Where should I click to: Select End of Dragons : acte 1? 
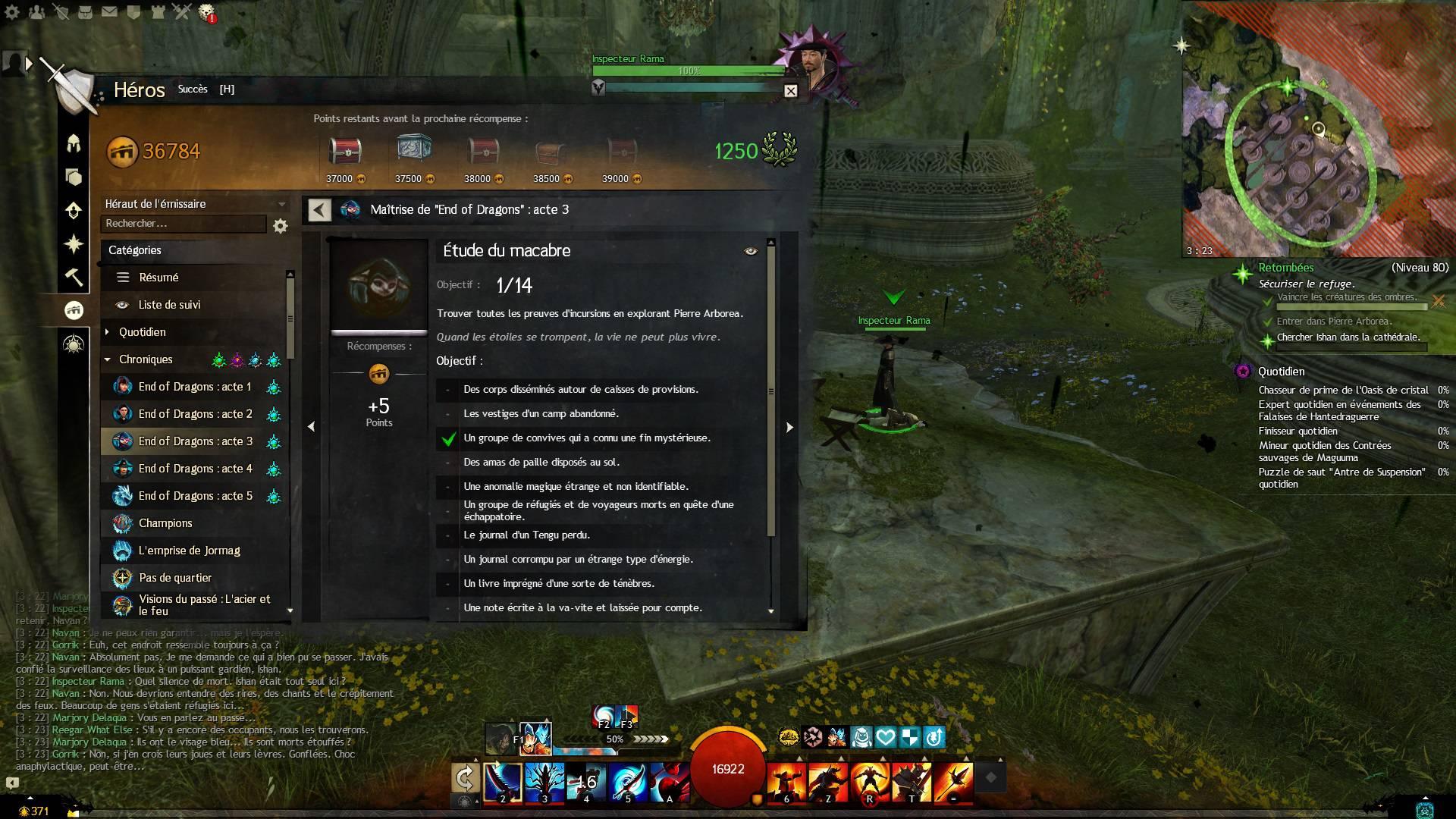tap(194, 387)
